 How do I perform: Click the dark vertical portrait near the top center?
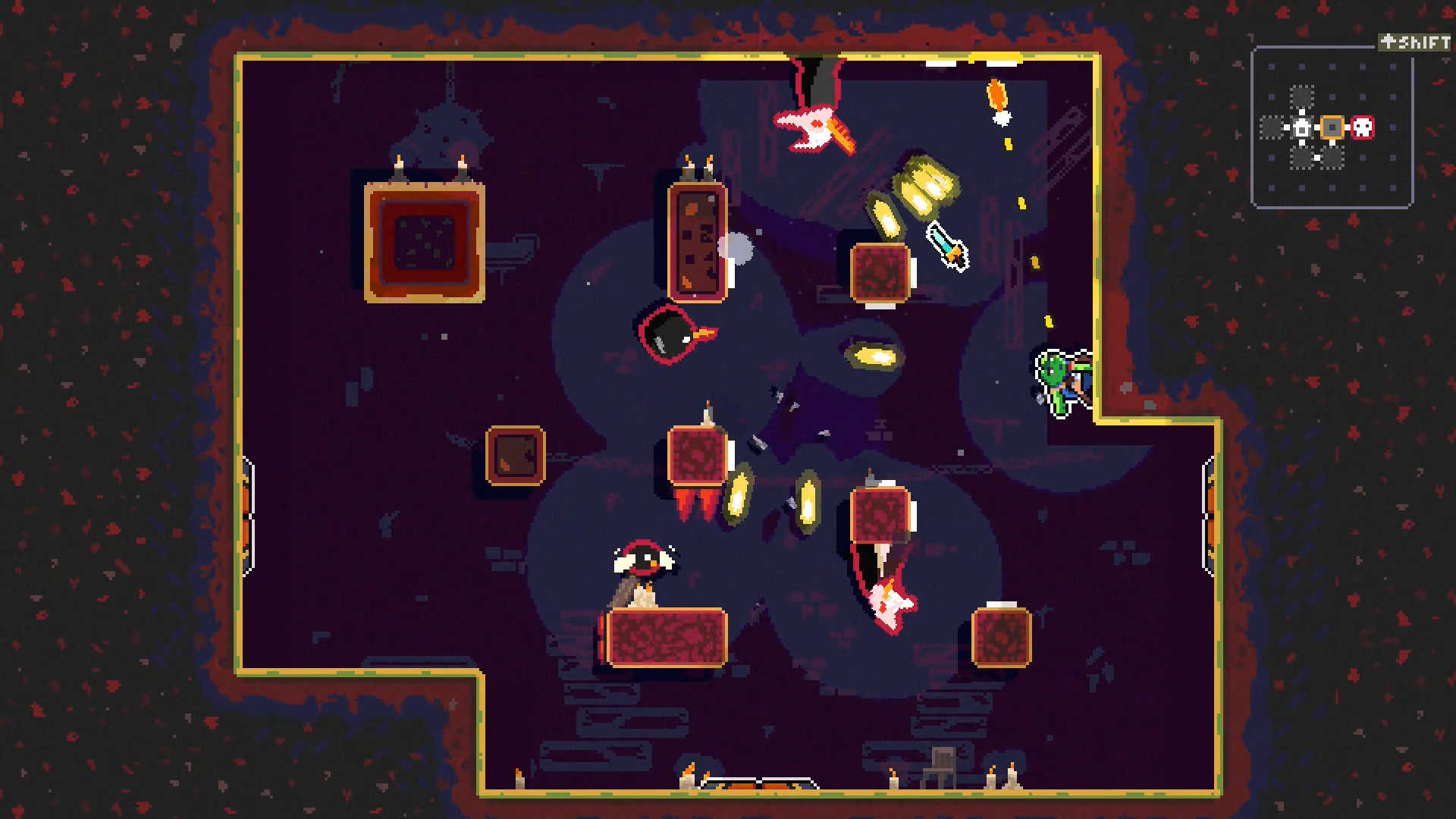[x=695, y=243]
